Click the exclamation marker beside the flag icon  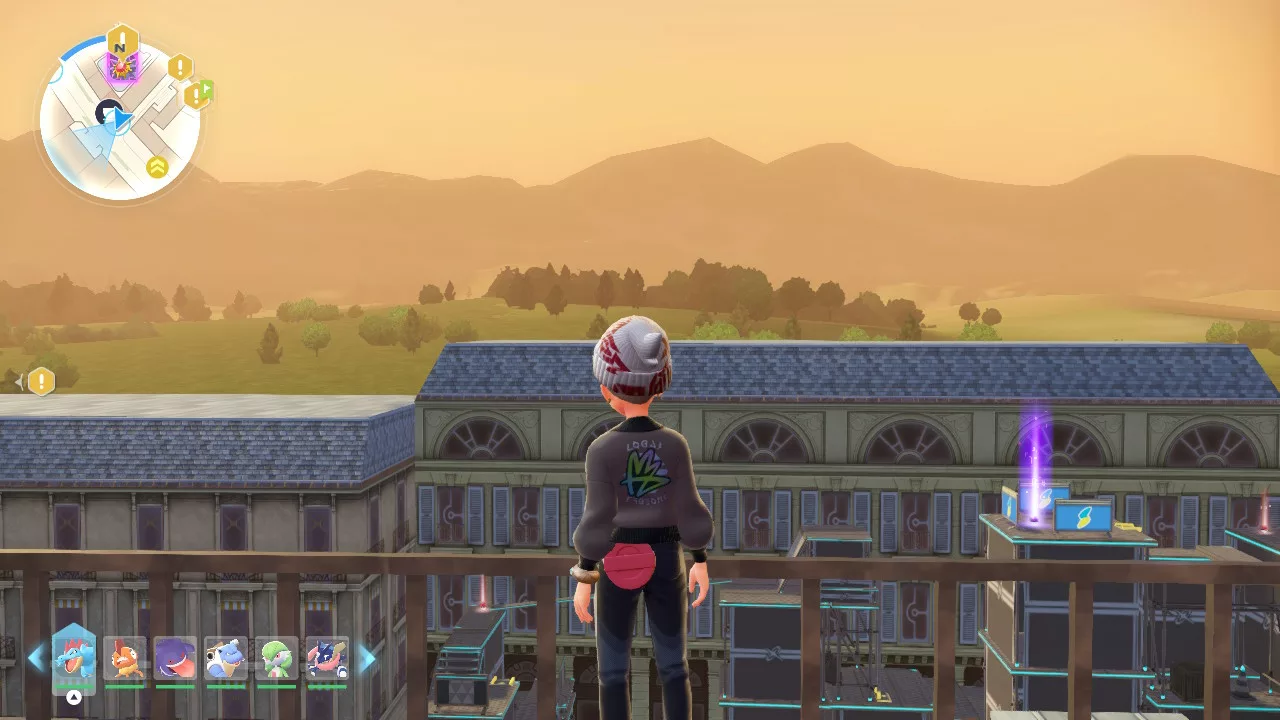coord(195,96)
